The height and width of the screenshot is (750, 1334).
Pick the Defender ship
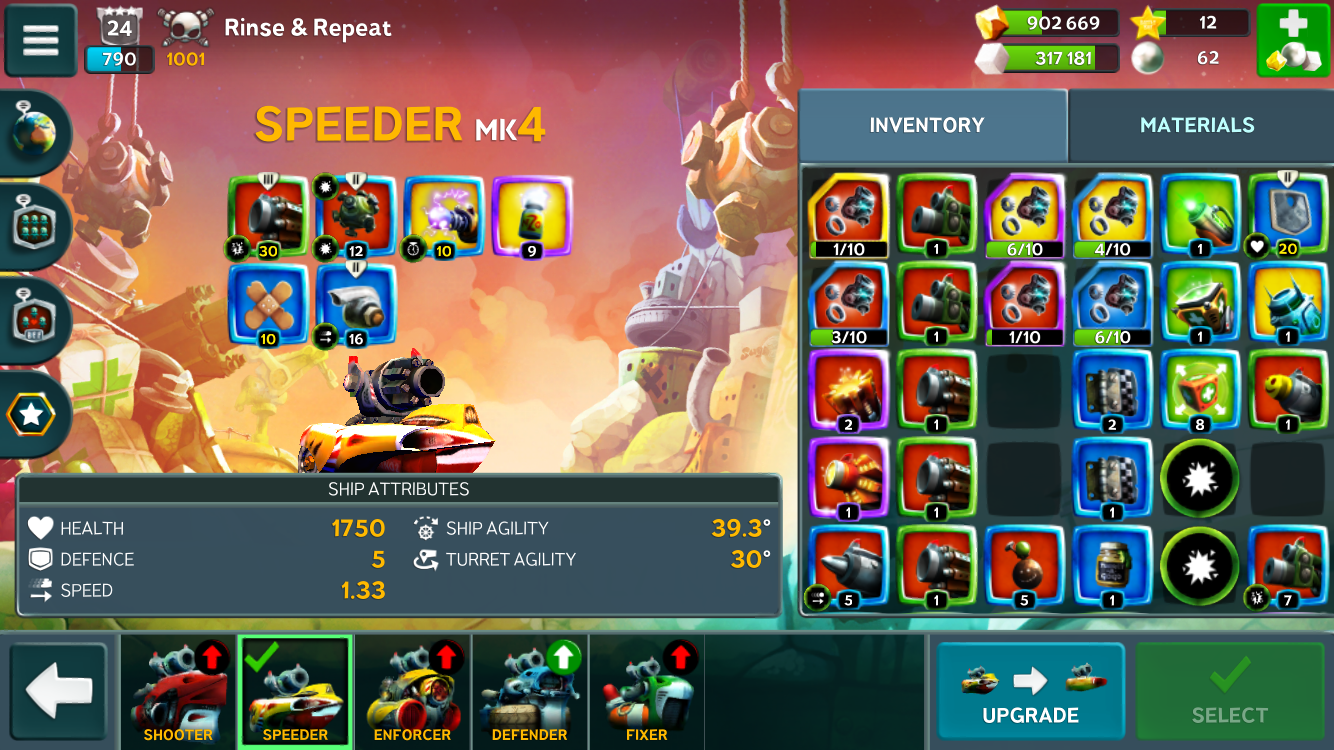[529, 692]
